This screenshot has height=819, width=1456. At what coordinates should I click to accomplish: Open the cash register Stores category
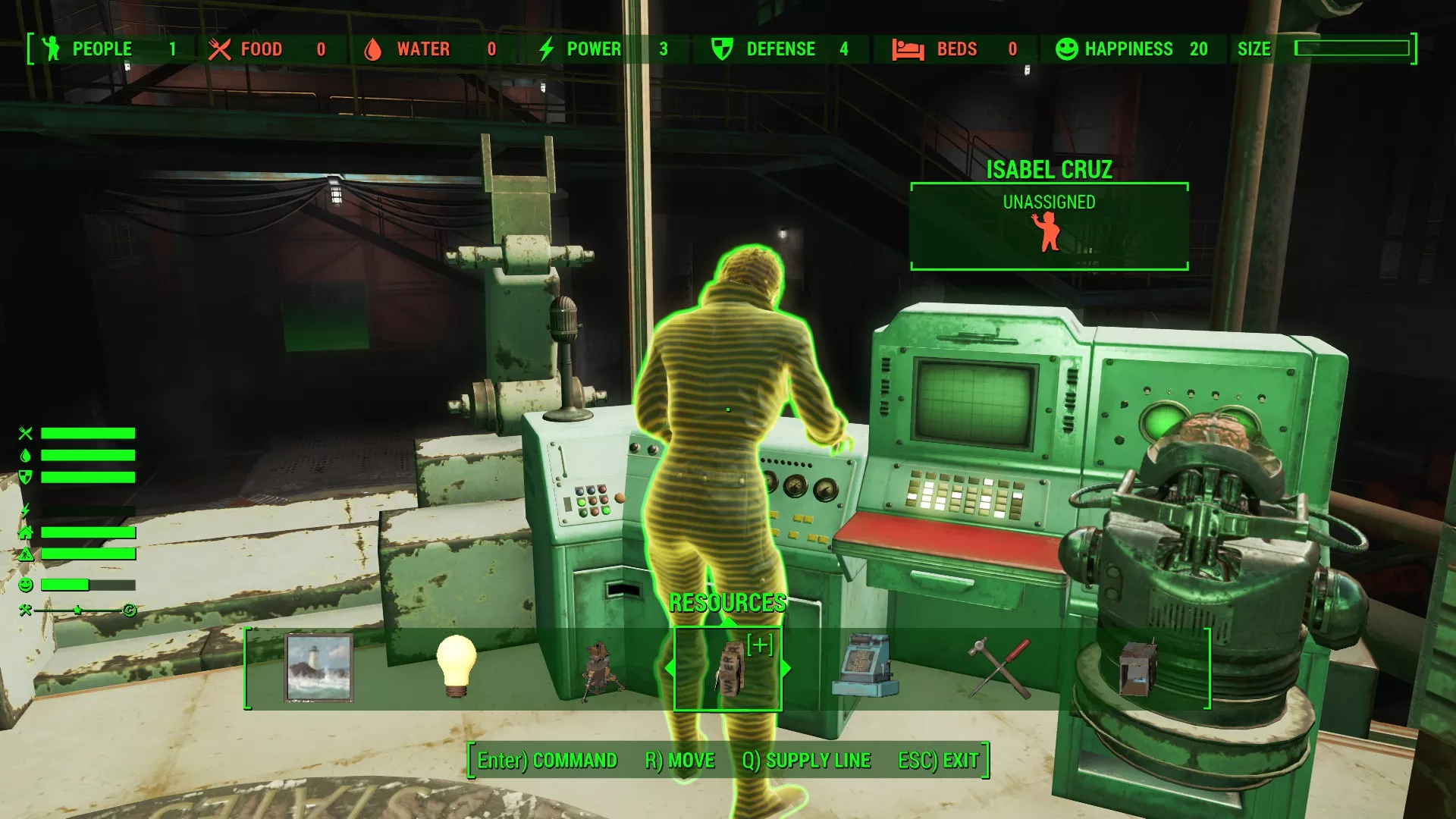(864, 667)
